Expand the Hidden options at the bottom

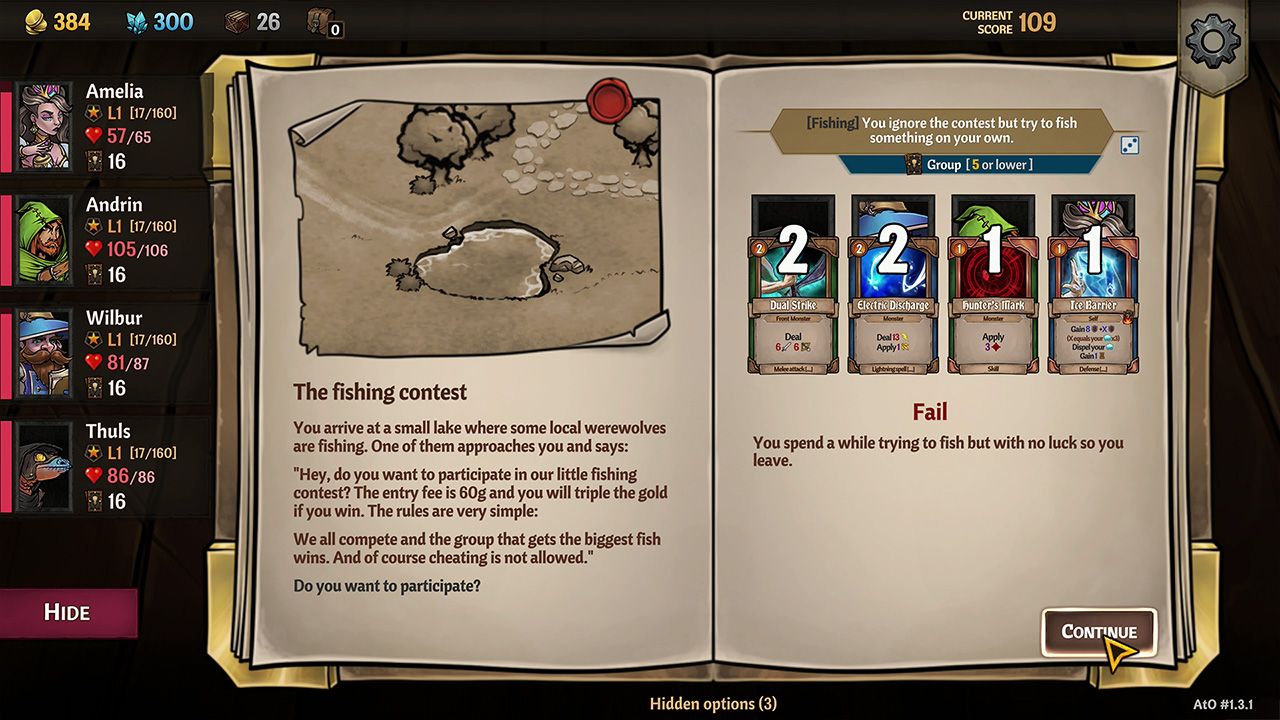tap(714, 703)
